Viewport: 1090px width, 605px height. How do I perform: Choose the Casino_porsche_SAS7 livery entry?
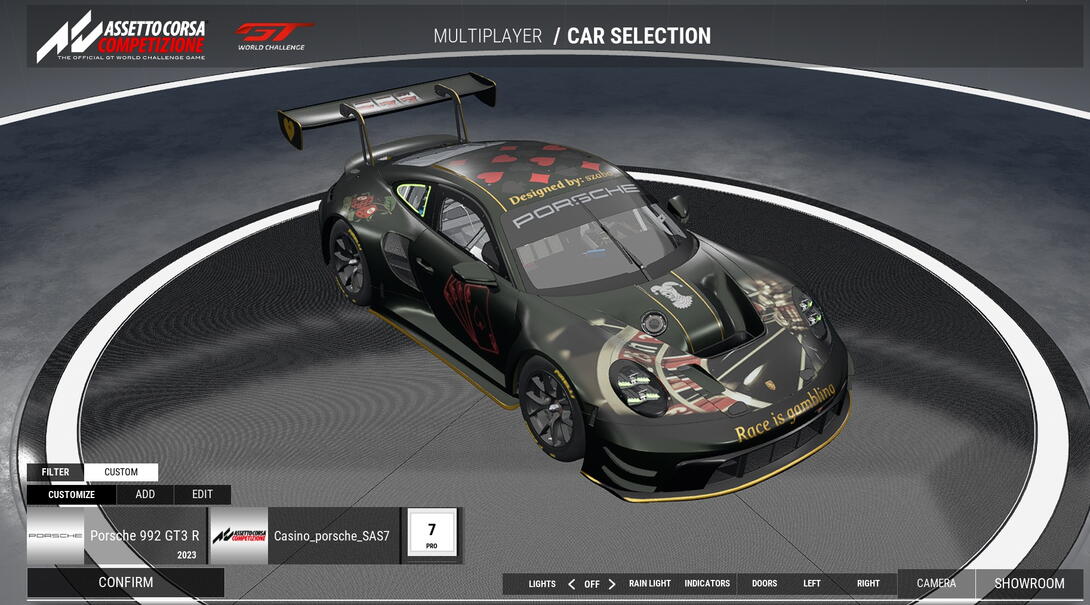(304, 536)
